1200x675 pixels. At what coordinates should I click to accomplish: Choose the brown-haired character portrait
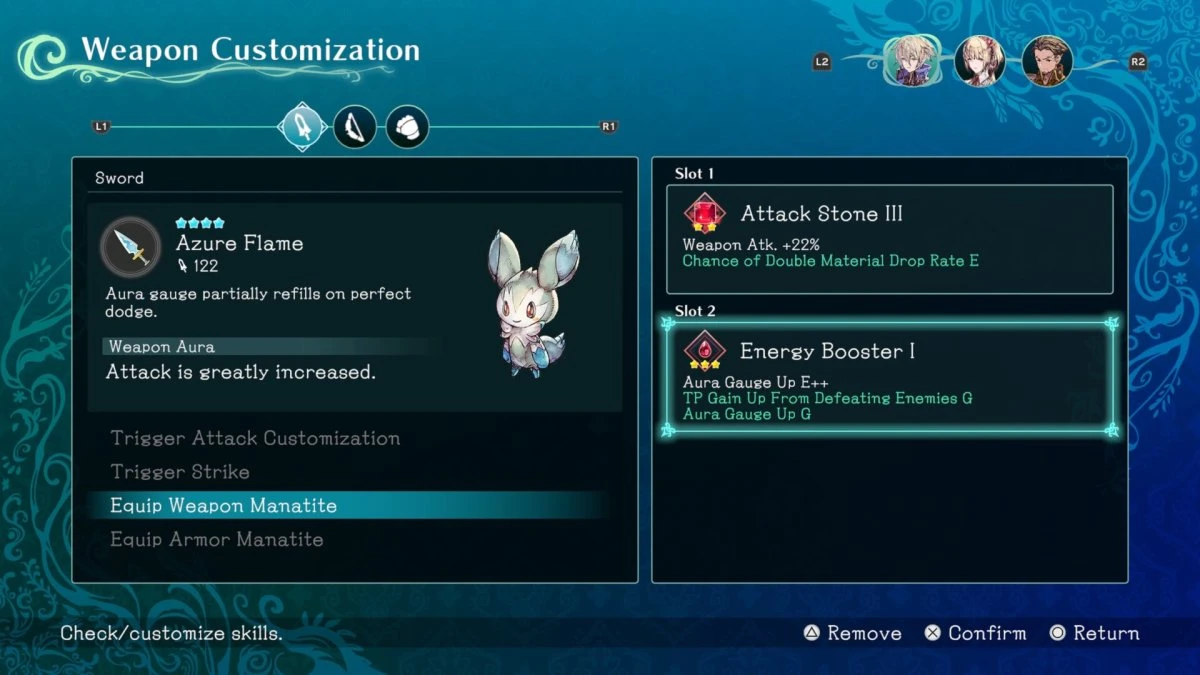coord(1047,62)
